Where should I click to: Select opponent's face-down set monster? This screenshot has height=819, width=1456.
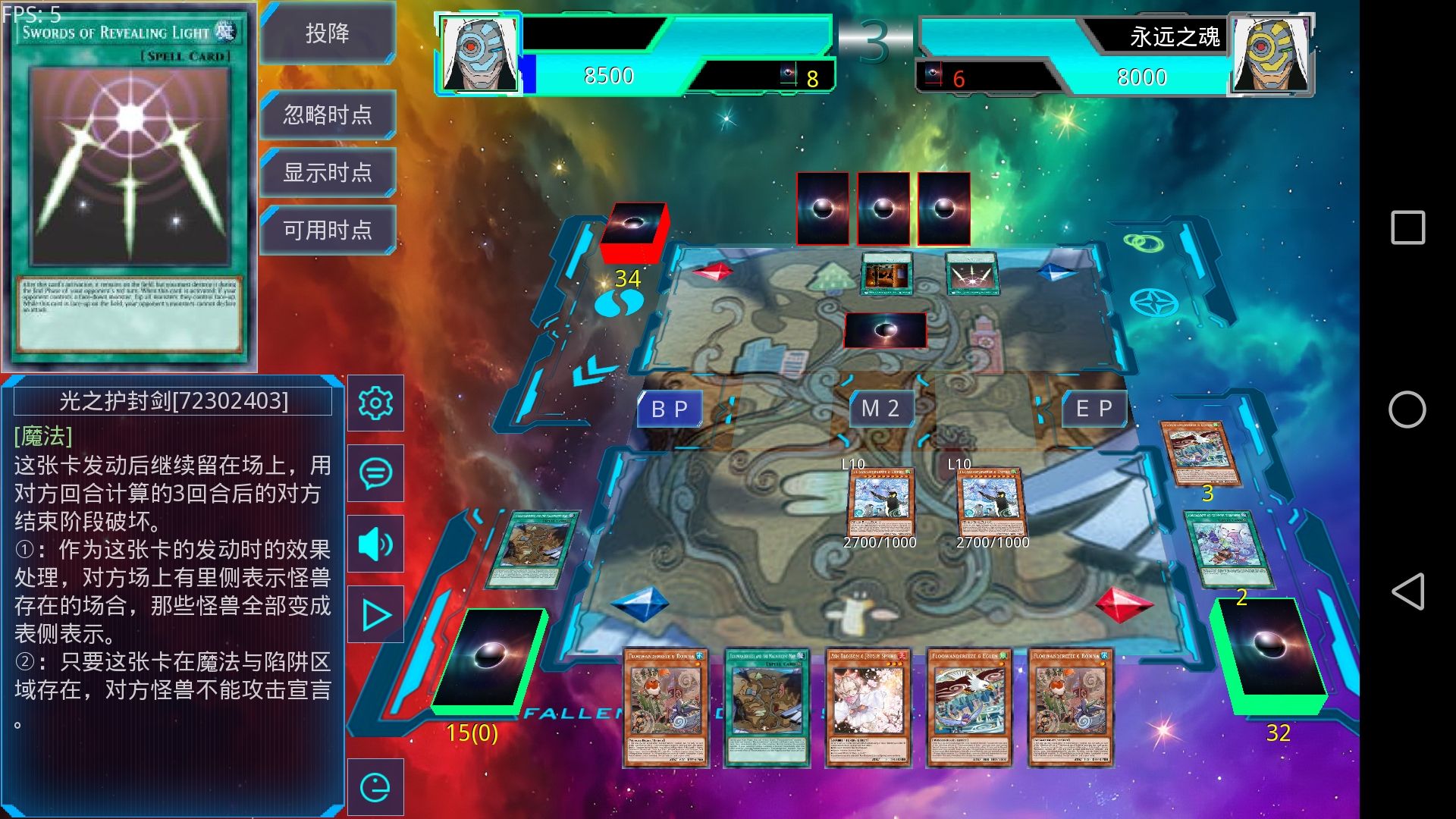tap(885, 331)
